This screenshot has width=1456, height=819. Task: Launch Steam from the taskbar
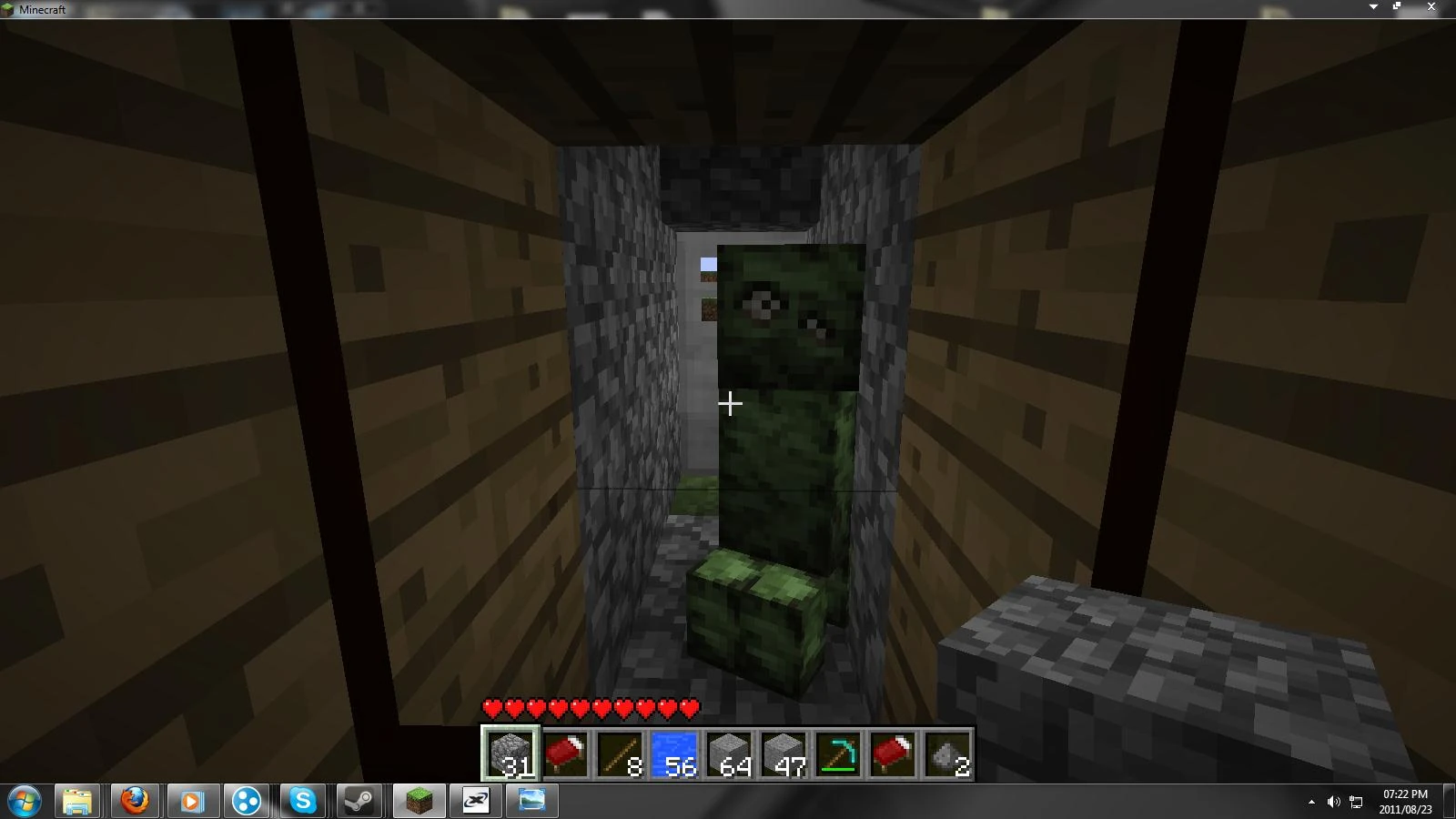(x=359, y=802)
